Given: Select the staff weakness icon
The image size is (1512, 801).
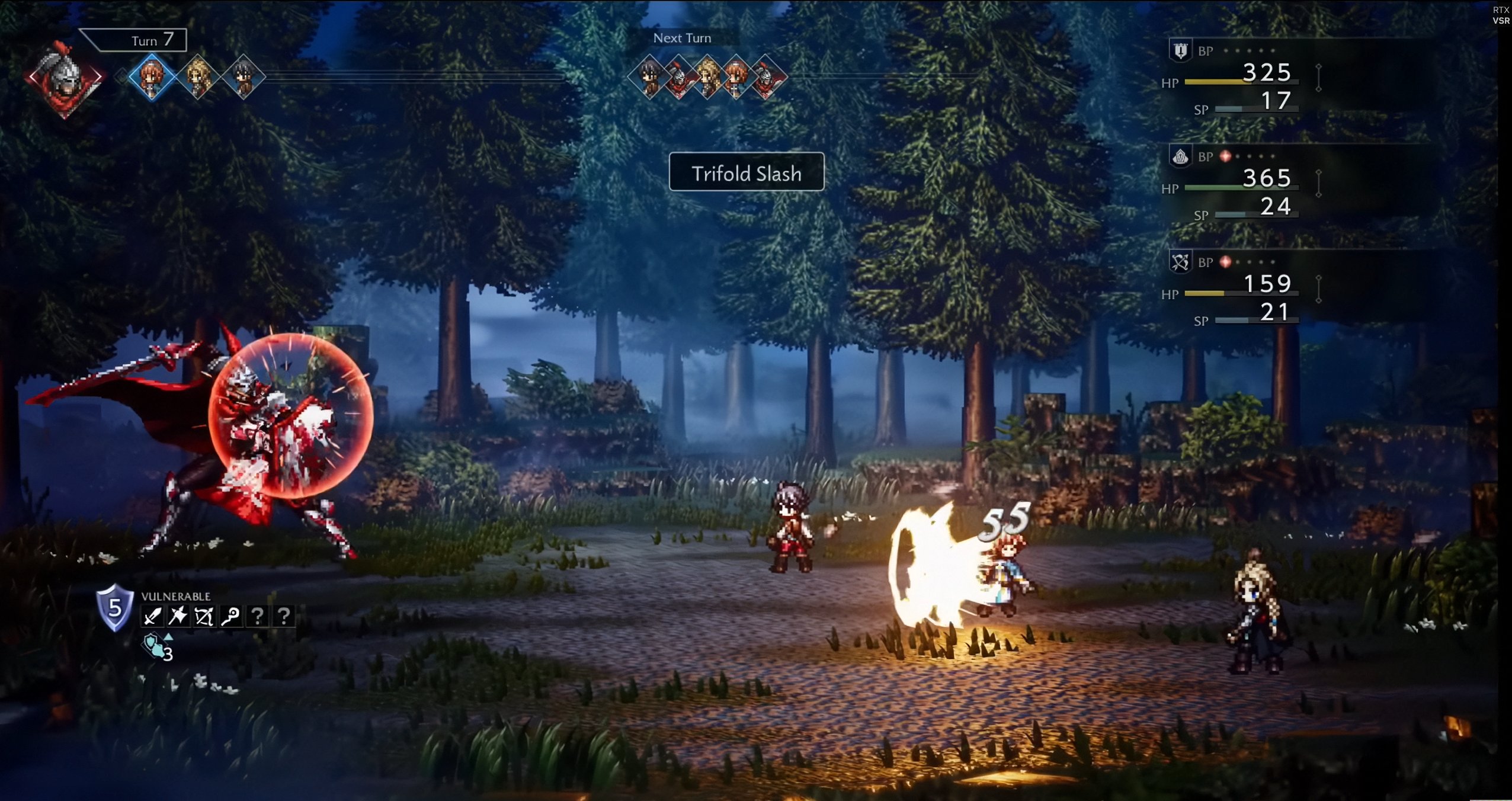Looking at the screenshot, I should 231,617.
